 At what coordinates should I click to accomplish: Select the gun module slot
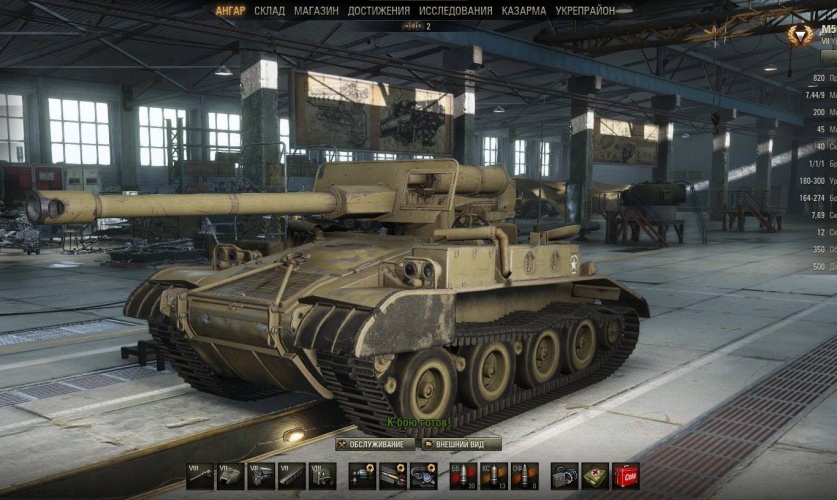[200, 476]
